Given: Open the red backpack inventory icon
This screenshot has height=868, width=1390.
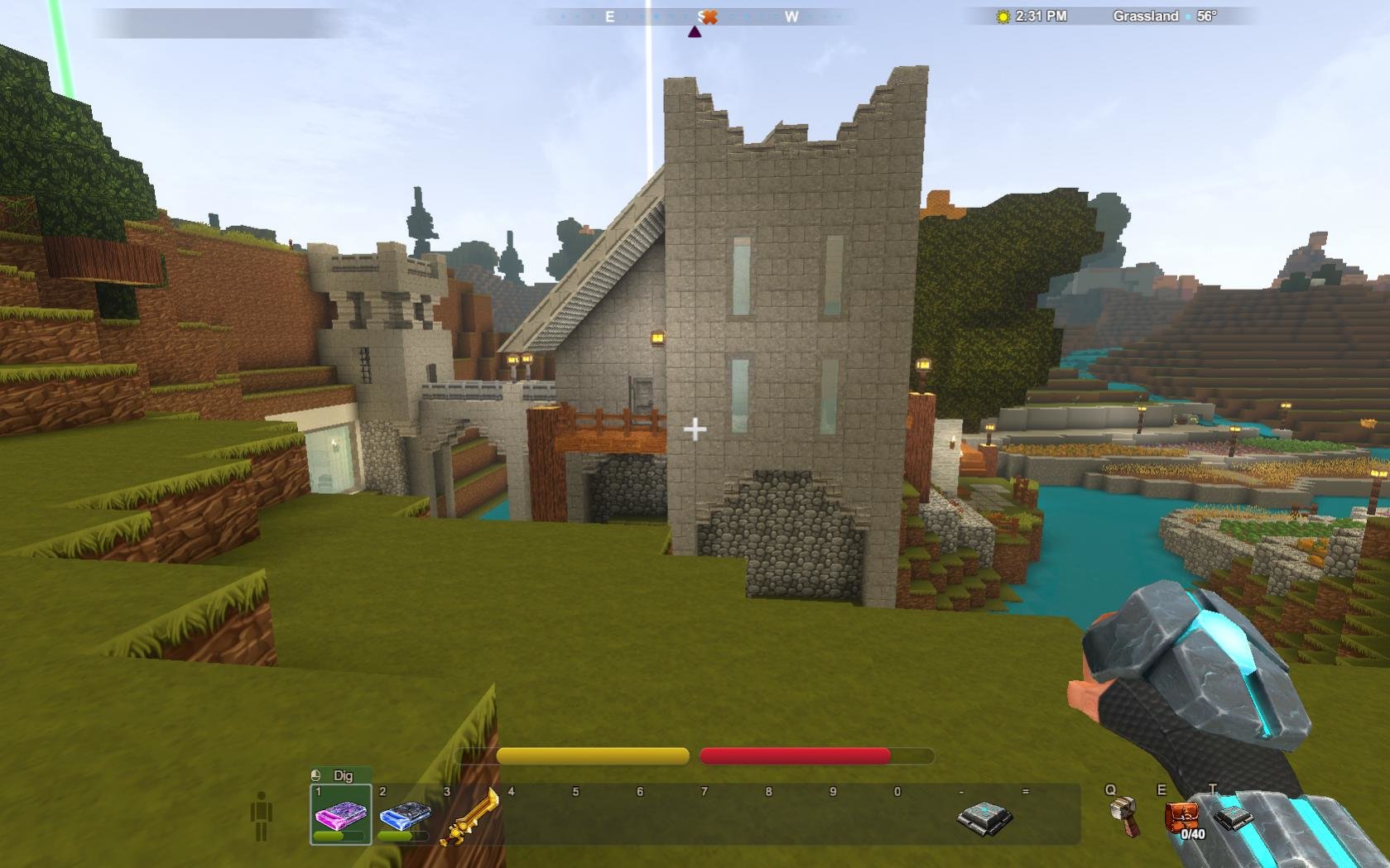Looking at the screenshot, I should coord(1181,818).
